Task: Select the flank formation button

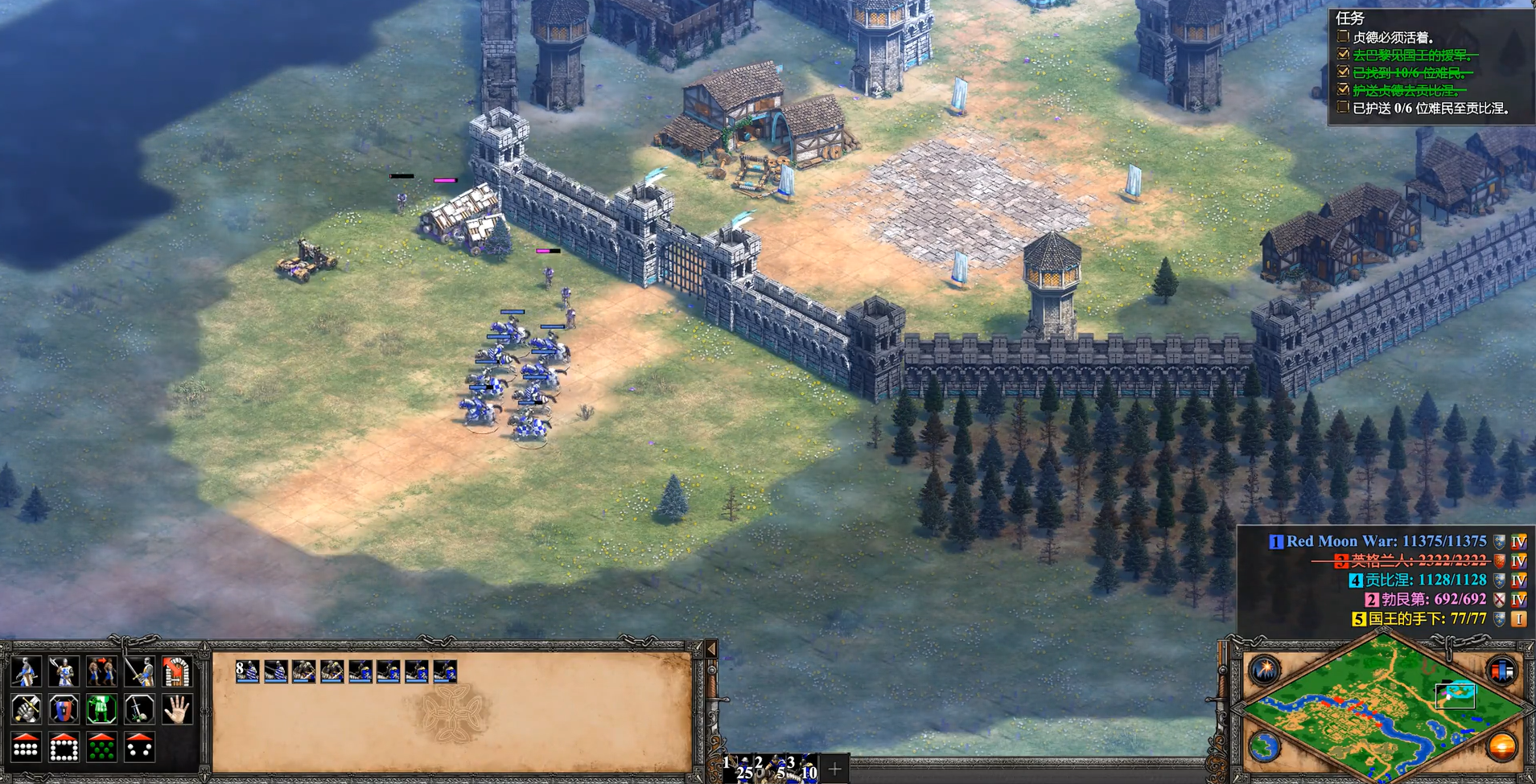Action: click(x=139, y=747)
